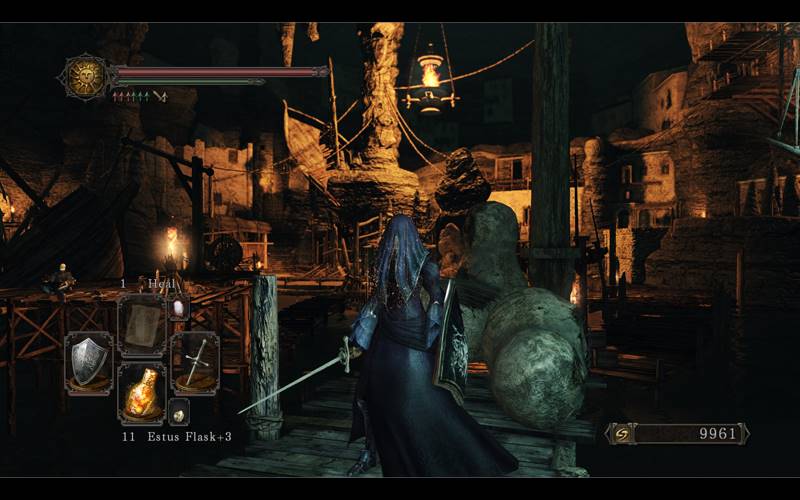This screenshot has width=800, height=500.
Task: Click the golden sun covenant emblem
Action: click(84, 76)
